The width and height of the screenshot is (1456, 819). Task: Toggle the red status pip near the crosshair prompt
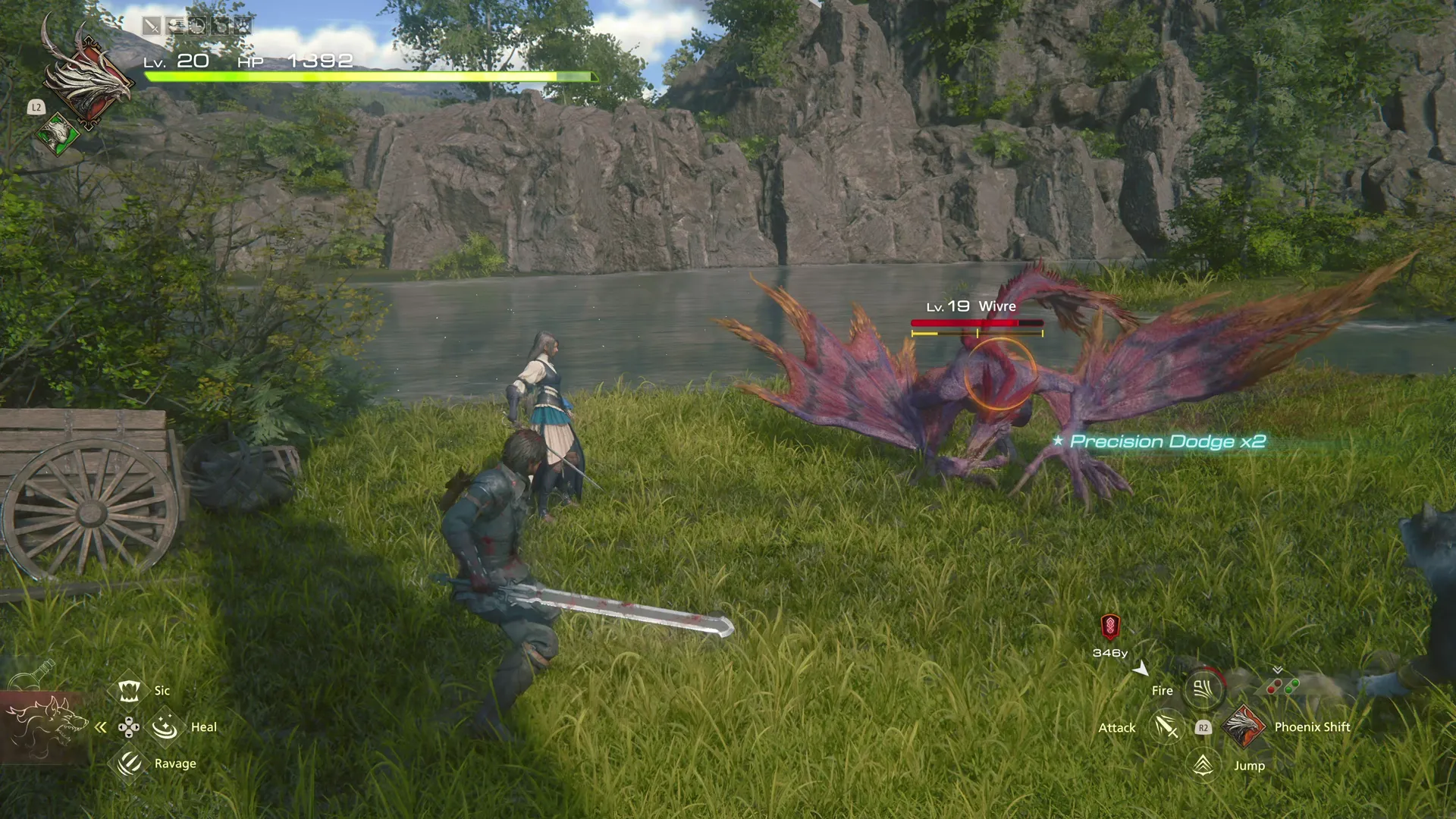pos(1272,686)
